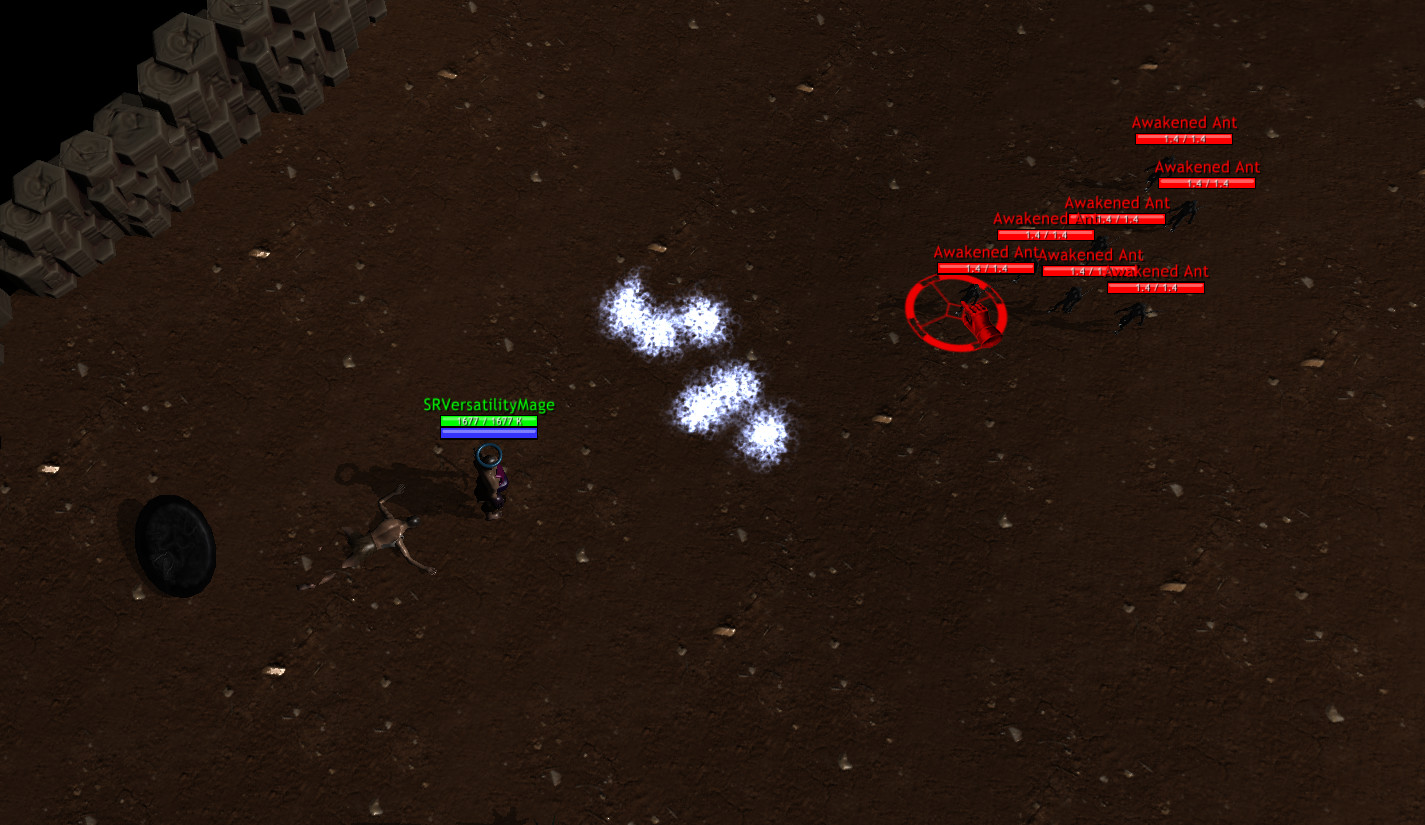Click the SRVersatilityMage name label
The height and width of the screenshot is (825, 1425).
pos(489,406)
